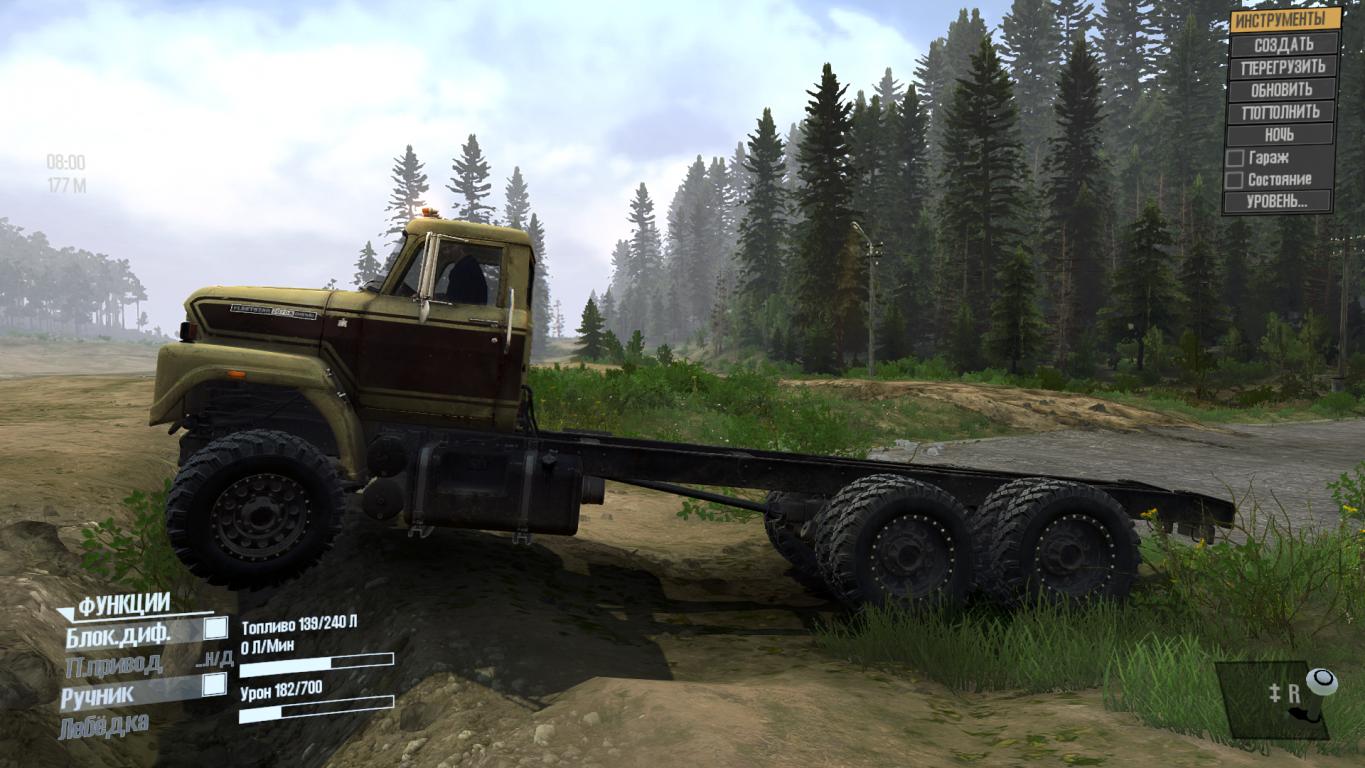Click the ОБНОВИТЬ button

(1283, 89)
